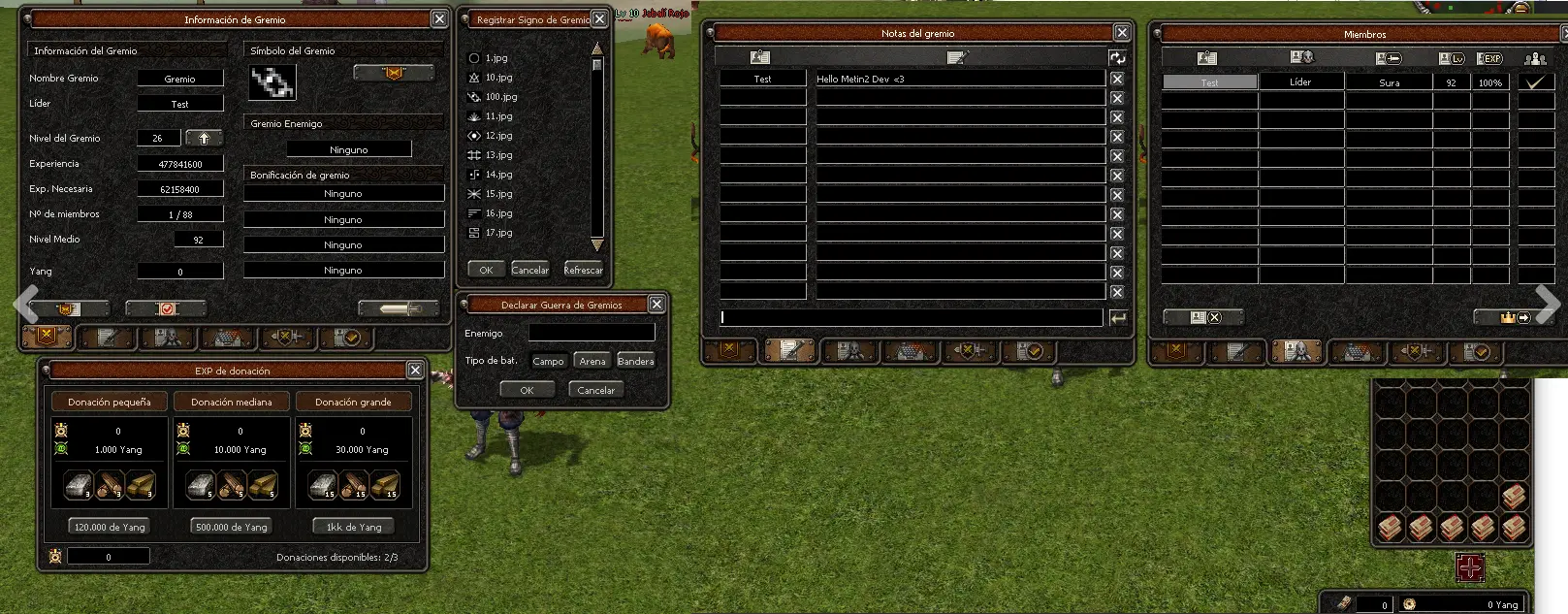The image size is (1568, 614).
Task: Choose the Arena battle type
Action: click(592, 361)
